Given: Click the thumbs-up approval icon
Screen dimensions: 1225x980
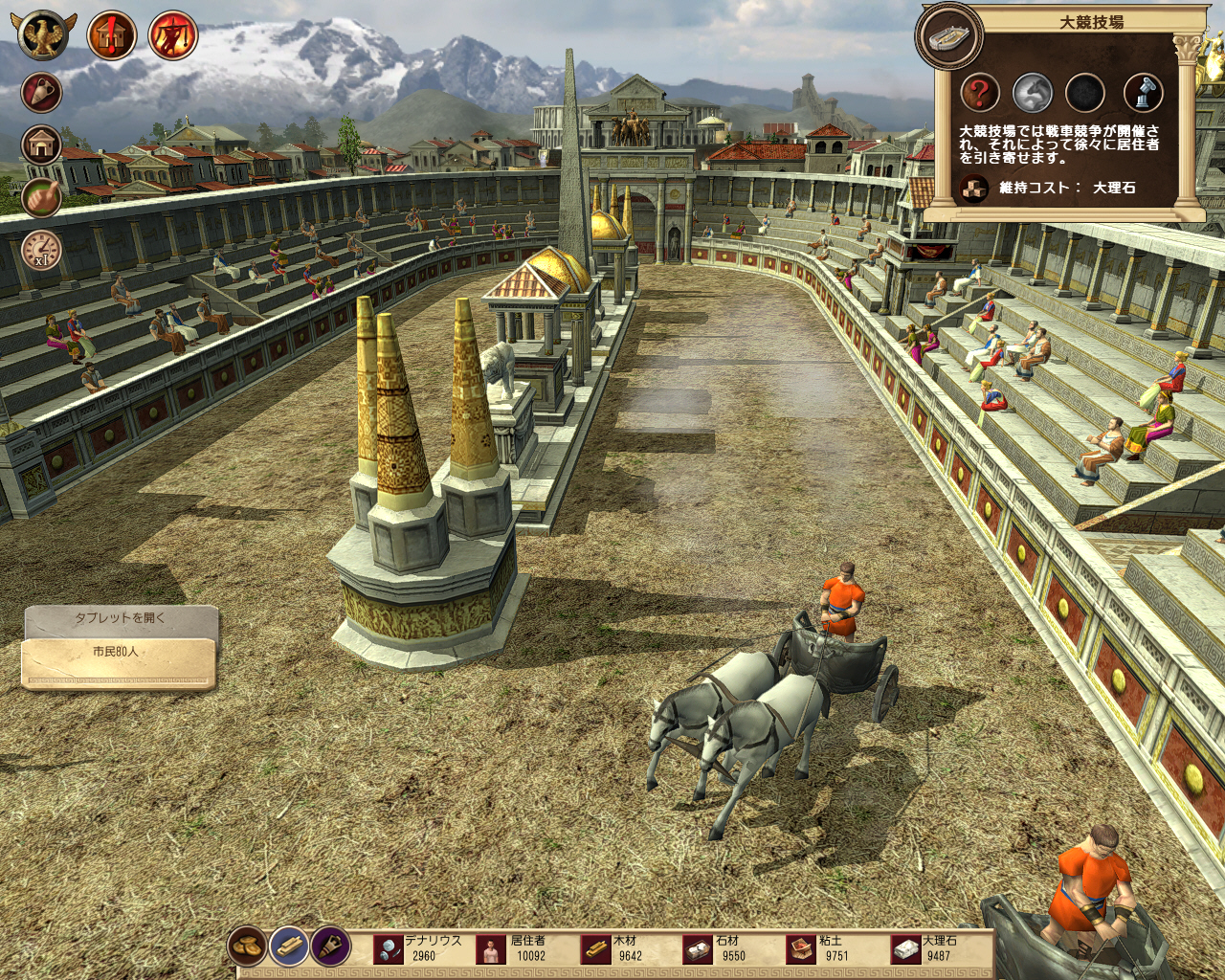Looking at the screenshot, I should tap(42, 197).
